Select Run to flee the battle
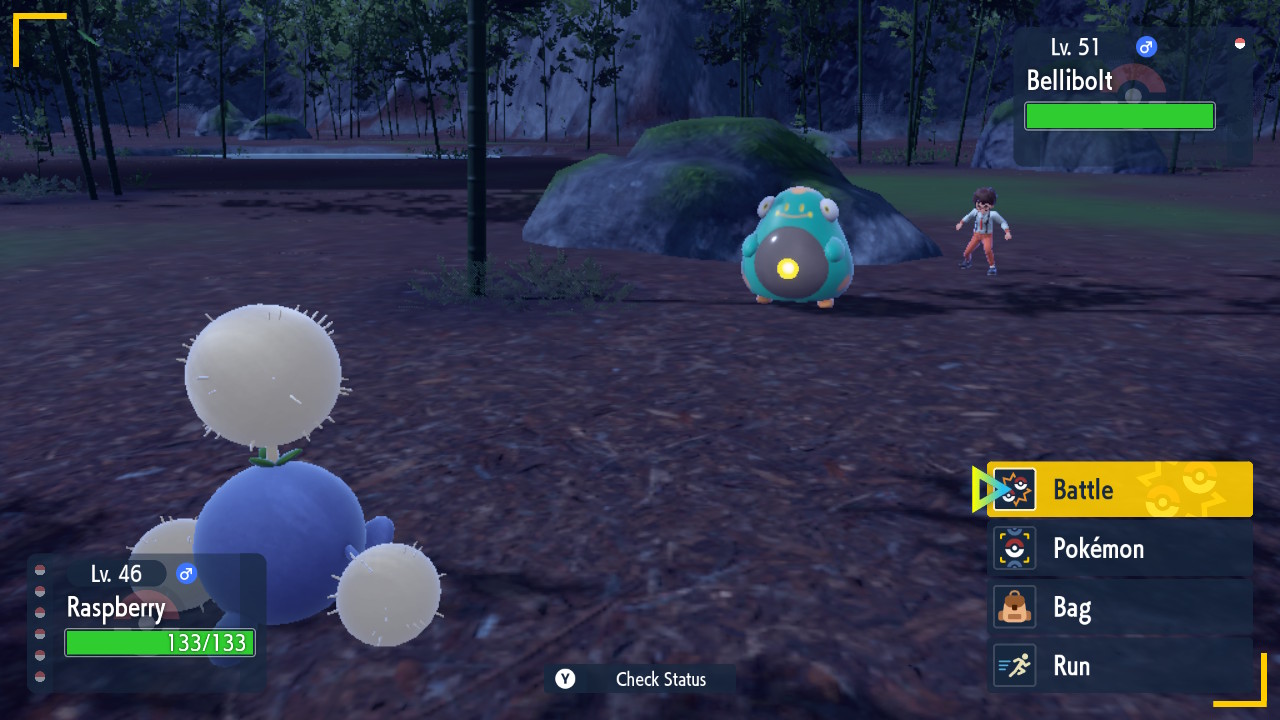The image size is (1280, 720). point(1120,666)
